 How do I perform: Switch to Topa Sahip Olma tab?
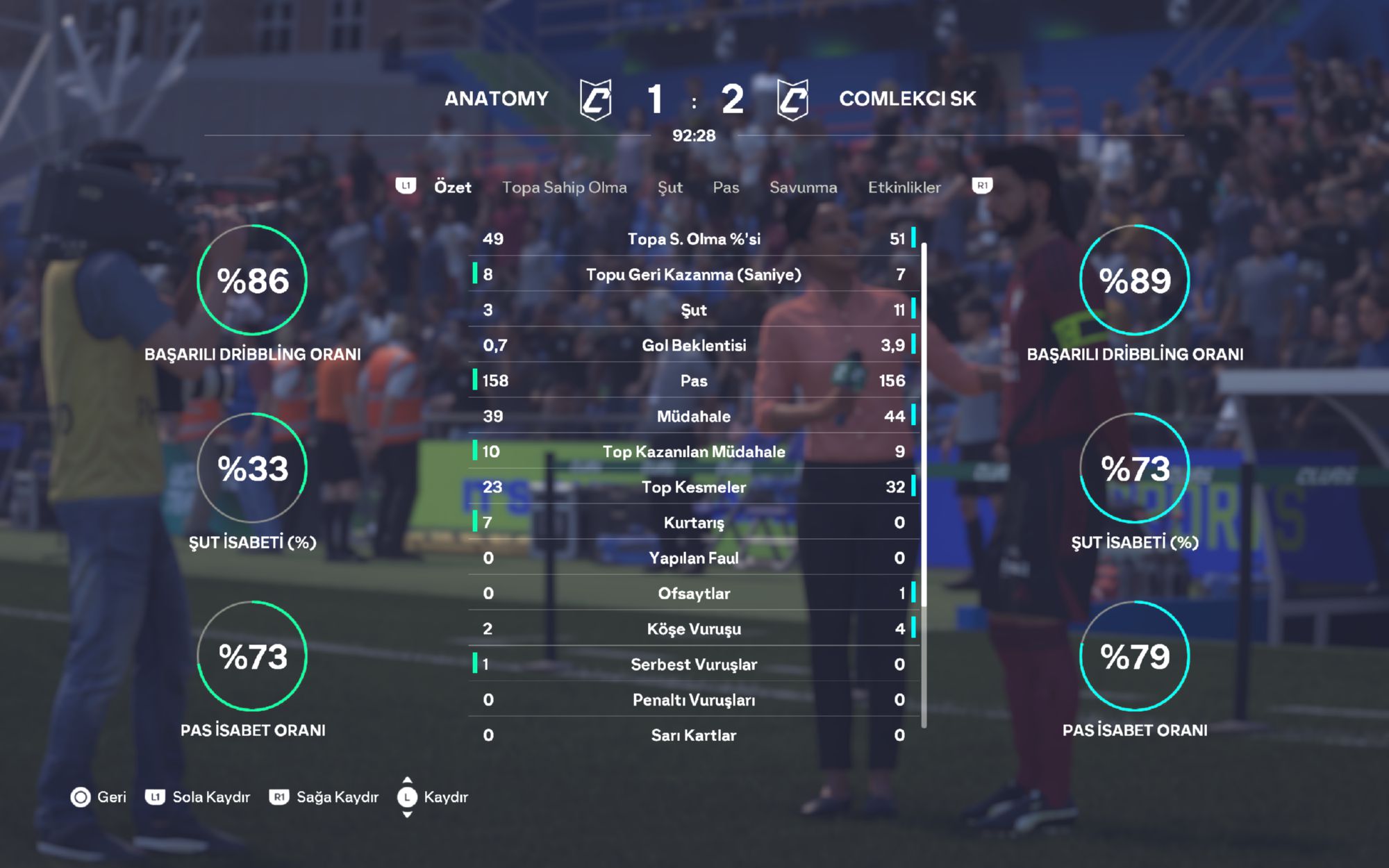tap(564, 187)
